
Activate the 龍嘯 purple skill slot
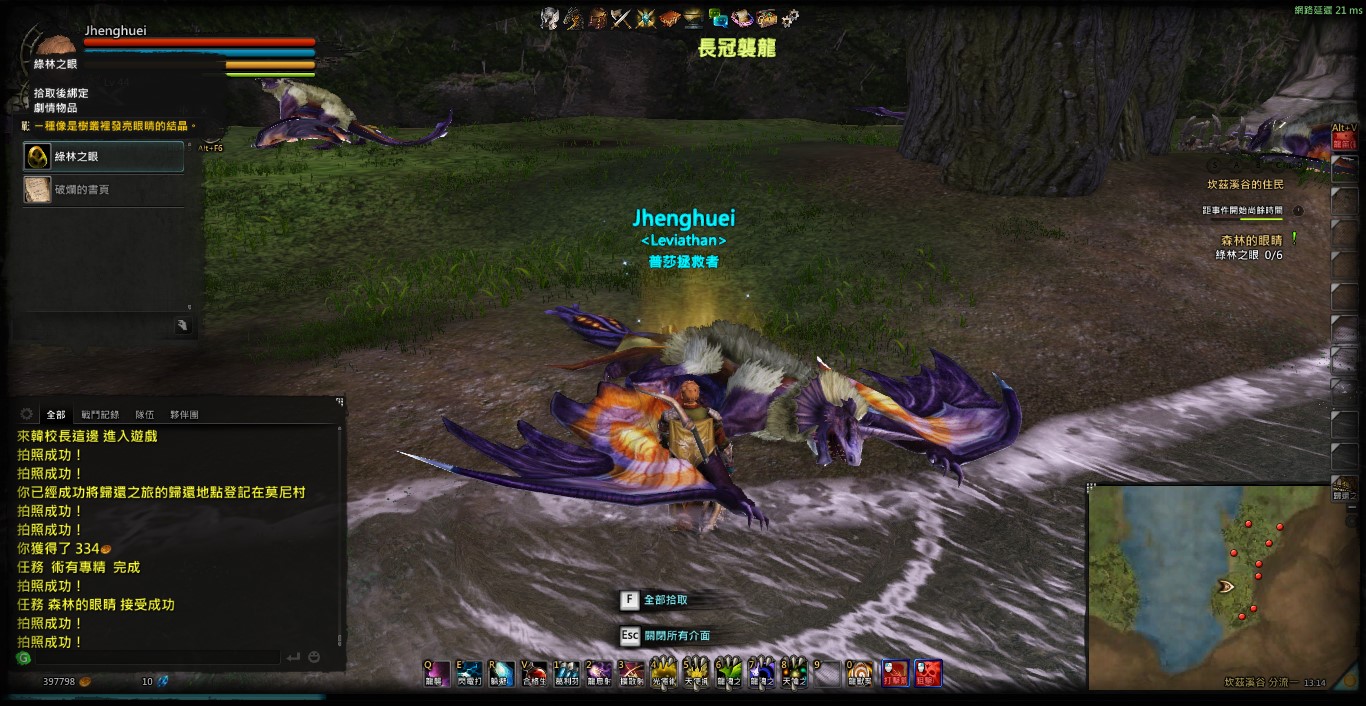tap(438, 673)
